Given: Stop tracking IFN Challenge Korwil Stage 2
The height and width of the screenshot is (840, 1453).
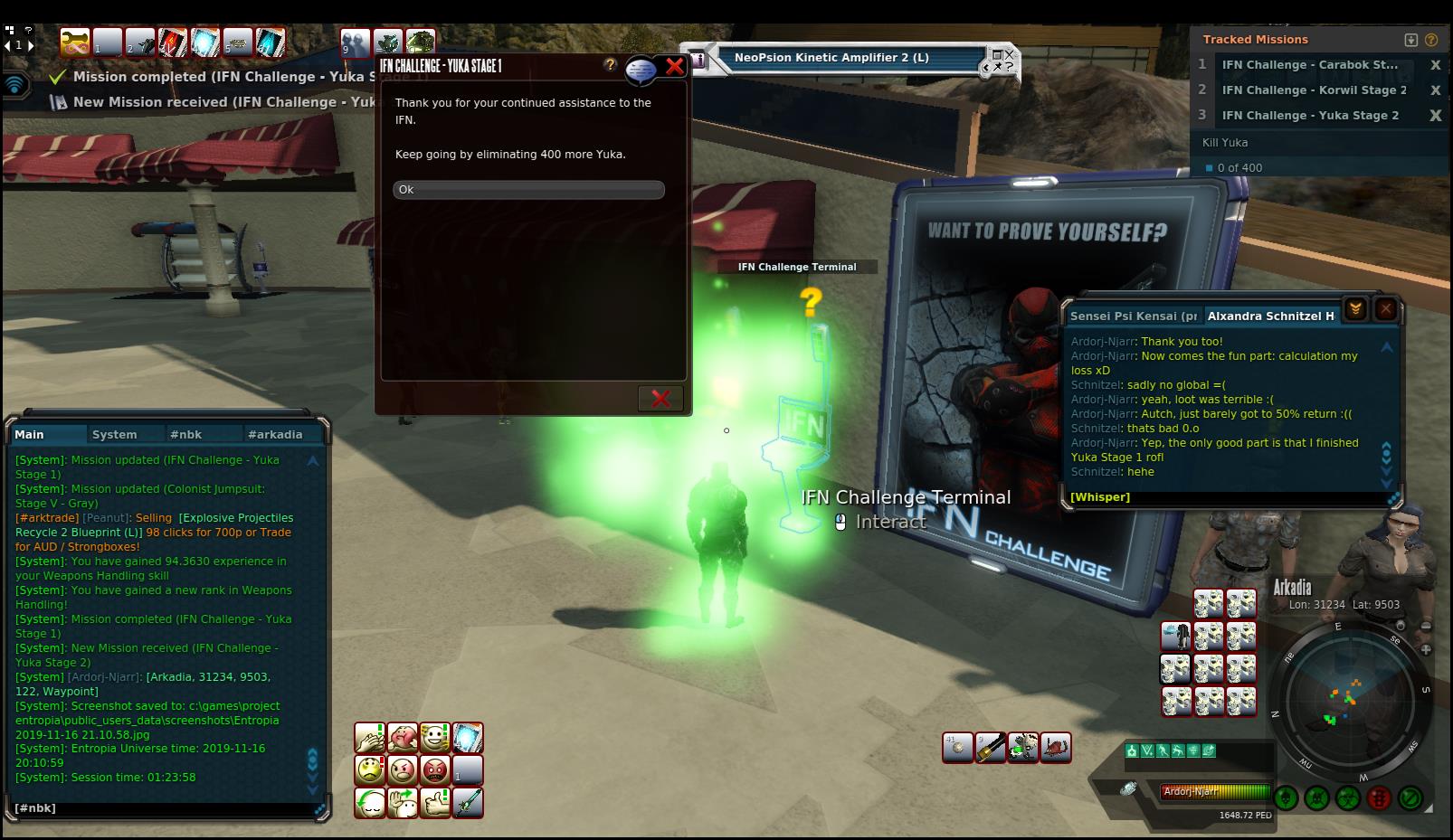Looking at the screenshot, I should point(1435,90).
